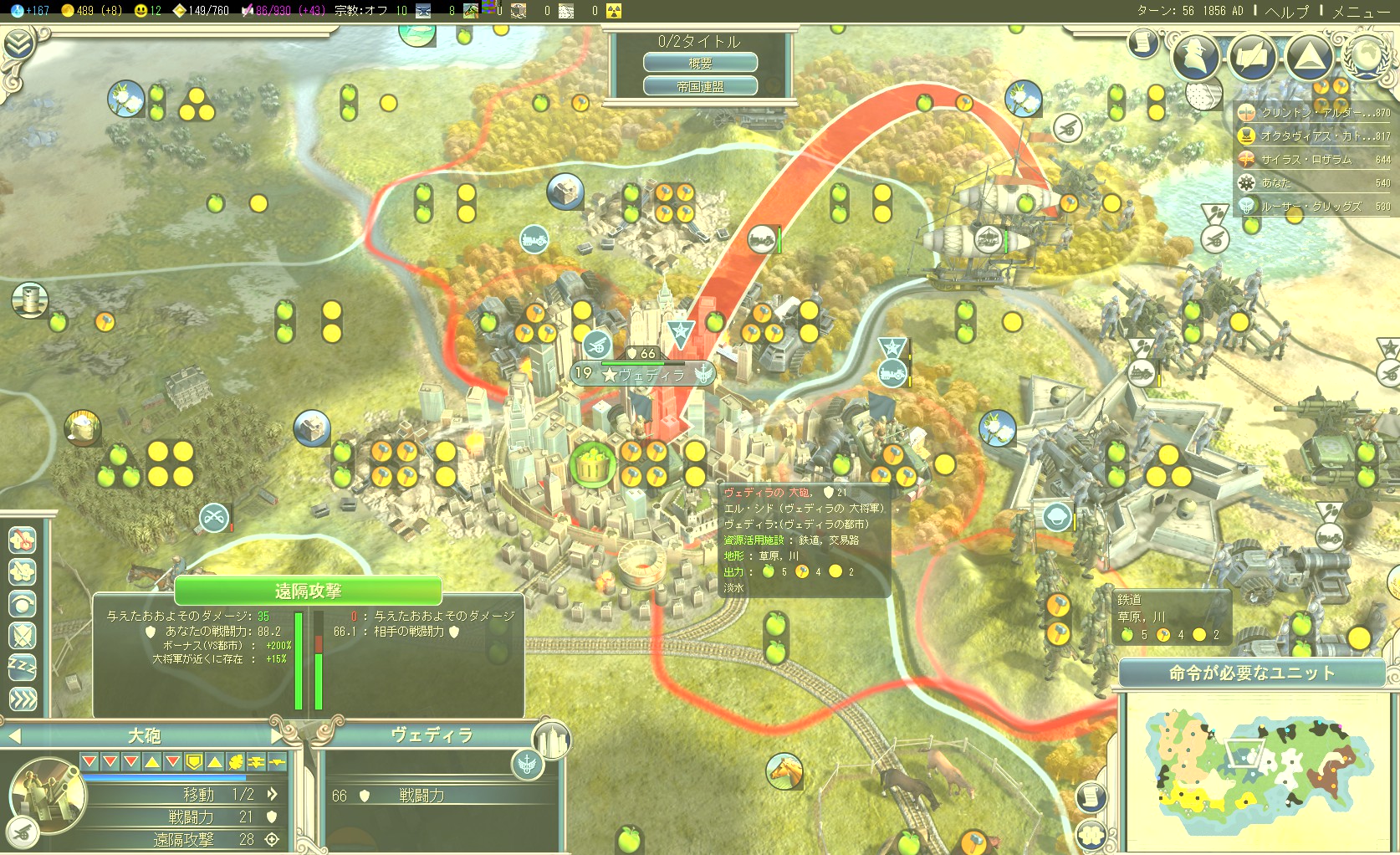Click the 概要 overview button
Image resolution: width=1400 pixels, height=855 pixels.
click(700, 63)
